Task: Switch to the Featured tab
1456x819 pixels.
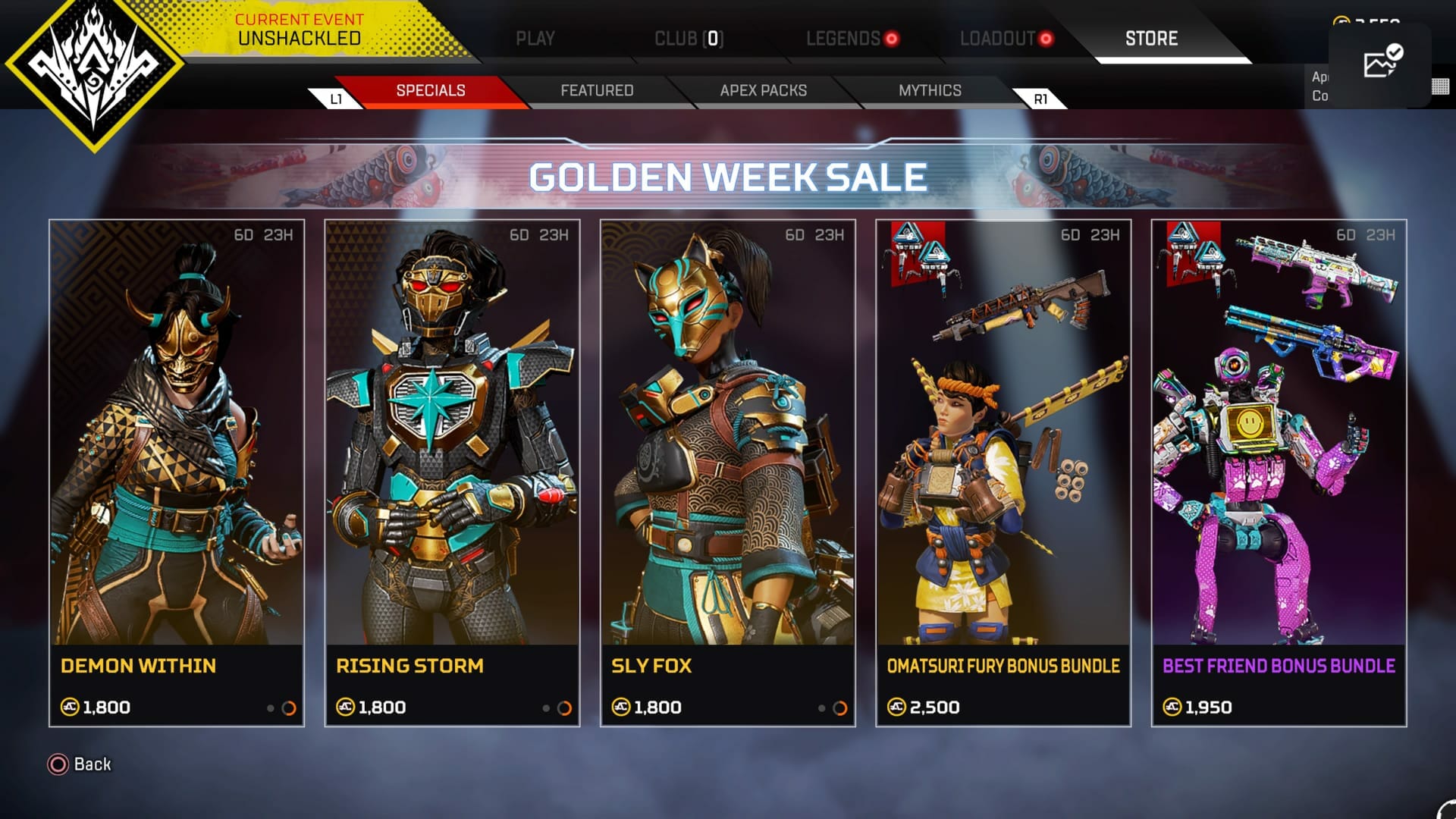Action: tap(597, 90)
